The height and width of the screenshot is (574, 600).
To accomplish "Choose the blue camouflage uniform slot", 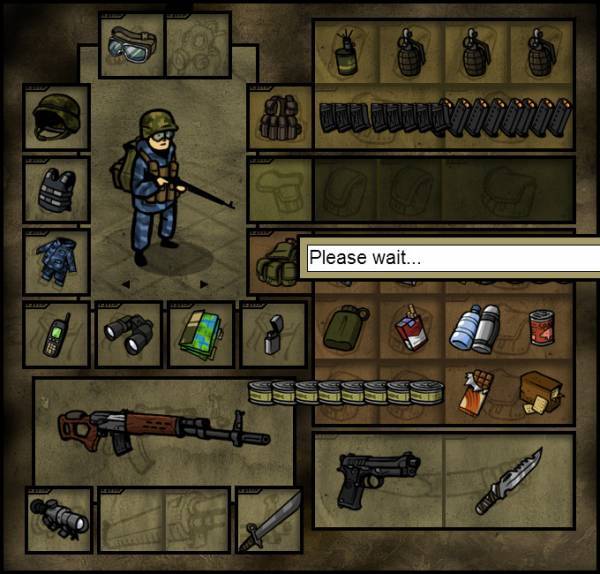I will click(x=56, y=260).
